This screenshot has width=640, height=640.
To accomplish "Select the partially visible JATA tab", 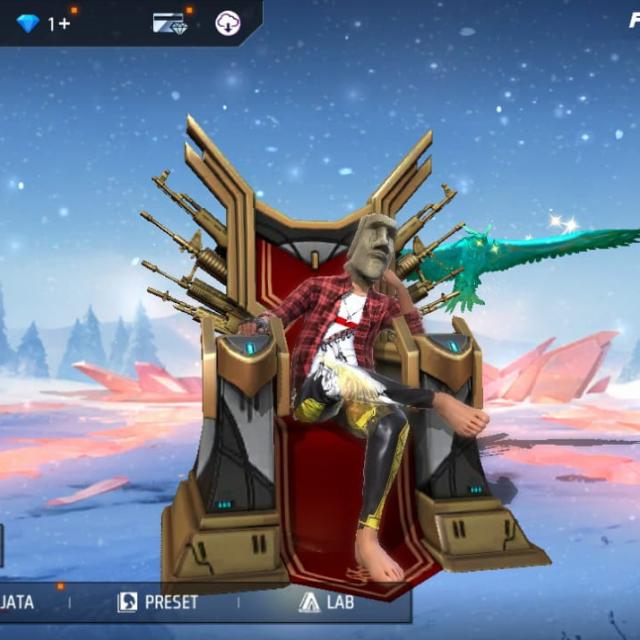I will tap(18, 602).
